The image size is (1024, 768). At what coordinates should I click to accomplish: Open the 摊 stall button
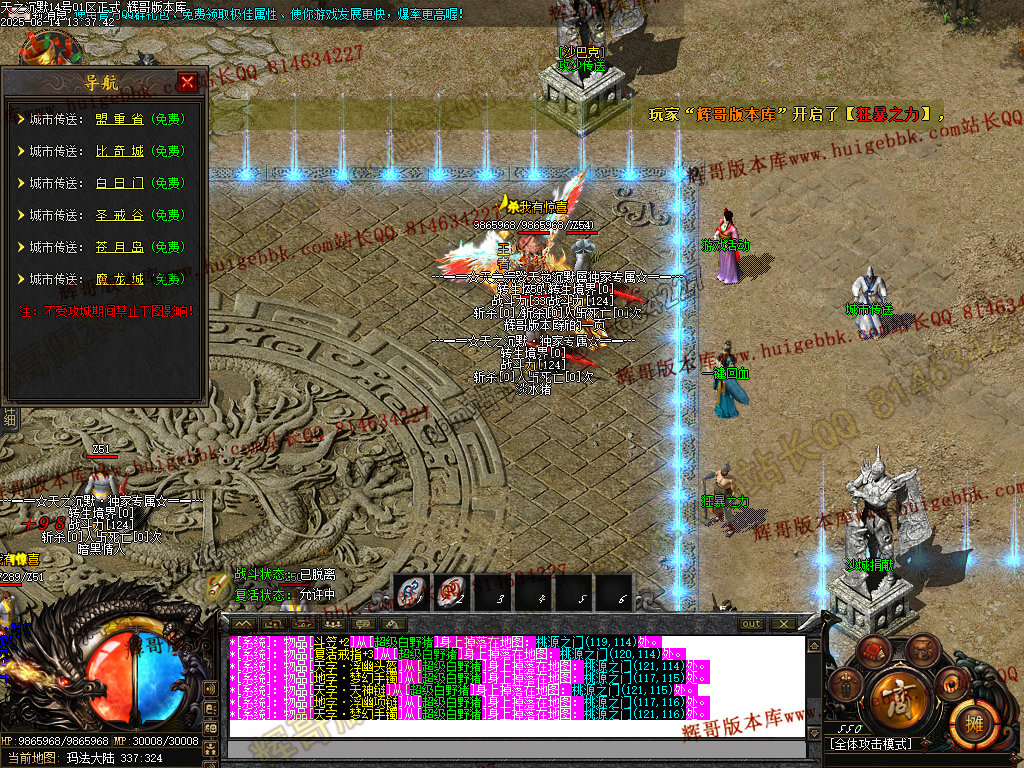[969, 718]
